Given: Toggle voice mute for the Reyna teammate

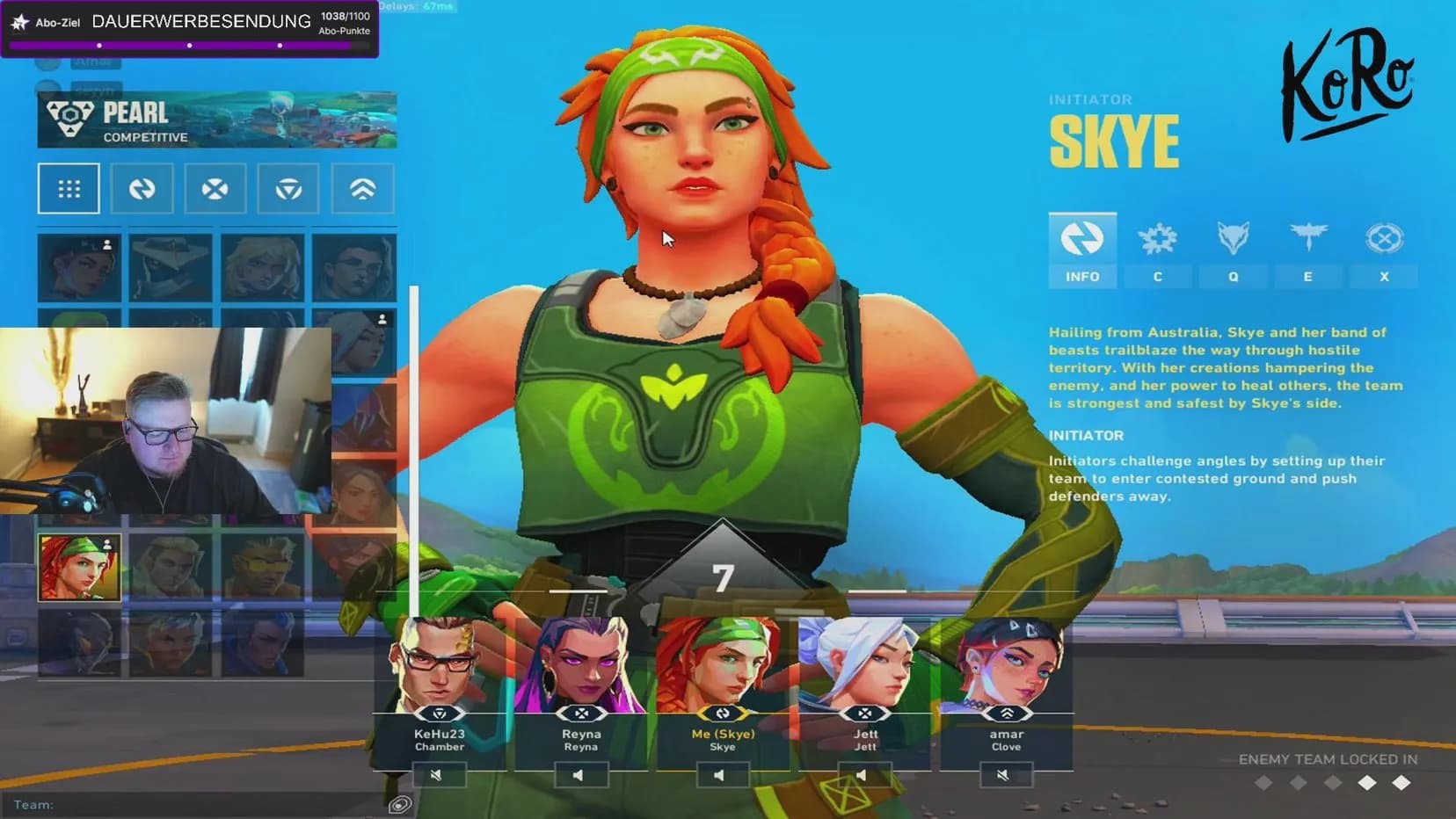Looking at the screenshot, I should 580,775.
